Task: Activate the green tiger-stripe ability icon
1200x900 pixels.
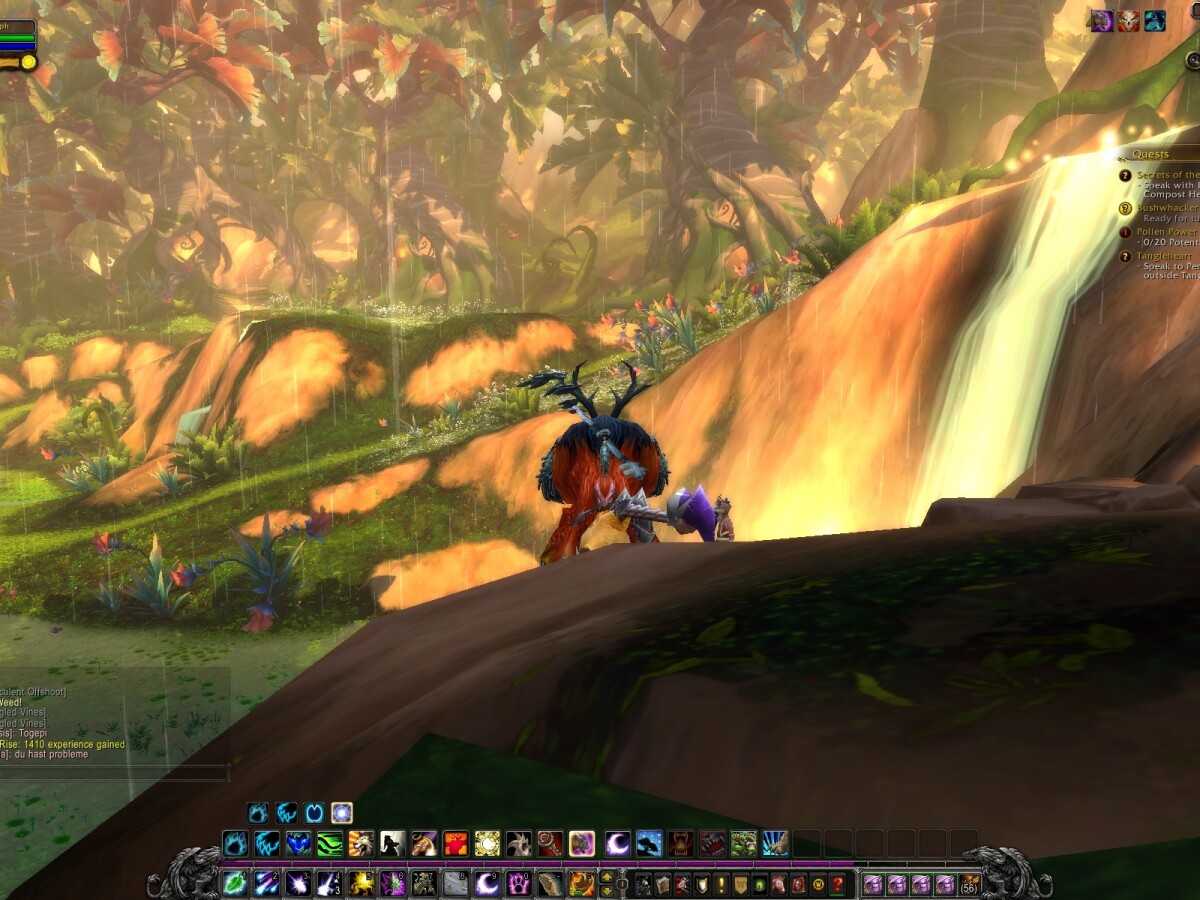Action: pyautogui.click(x=329, y=843)
